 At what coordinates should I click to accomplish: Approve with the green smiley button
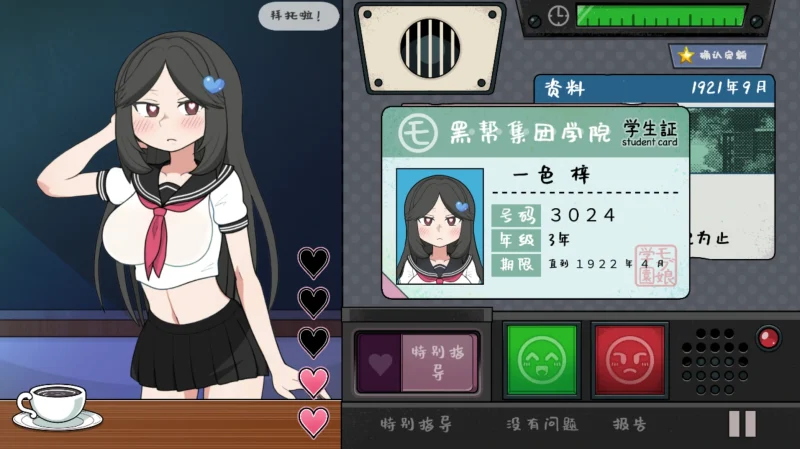click(x=541, y=360)
